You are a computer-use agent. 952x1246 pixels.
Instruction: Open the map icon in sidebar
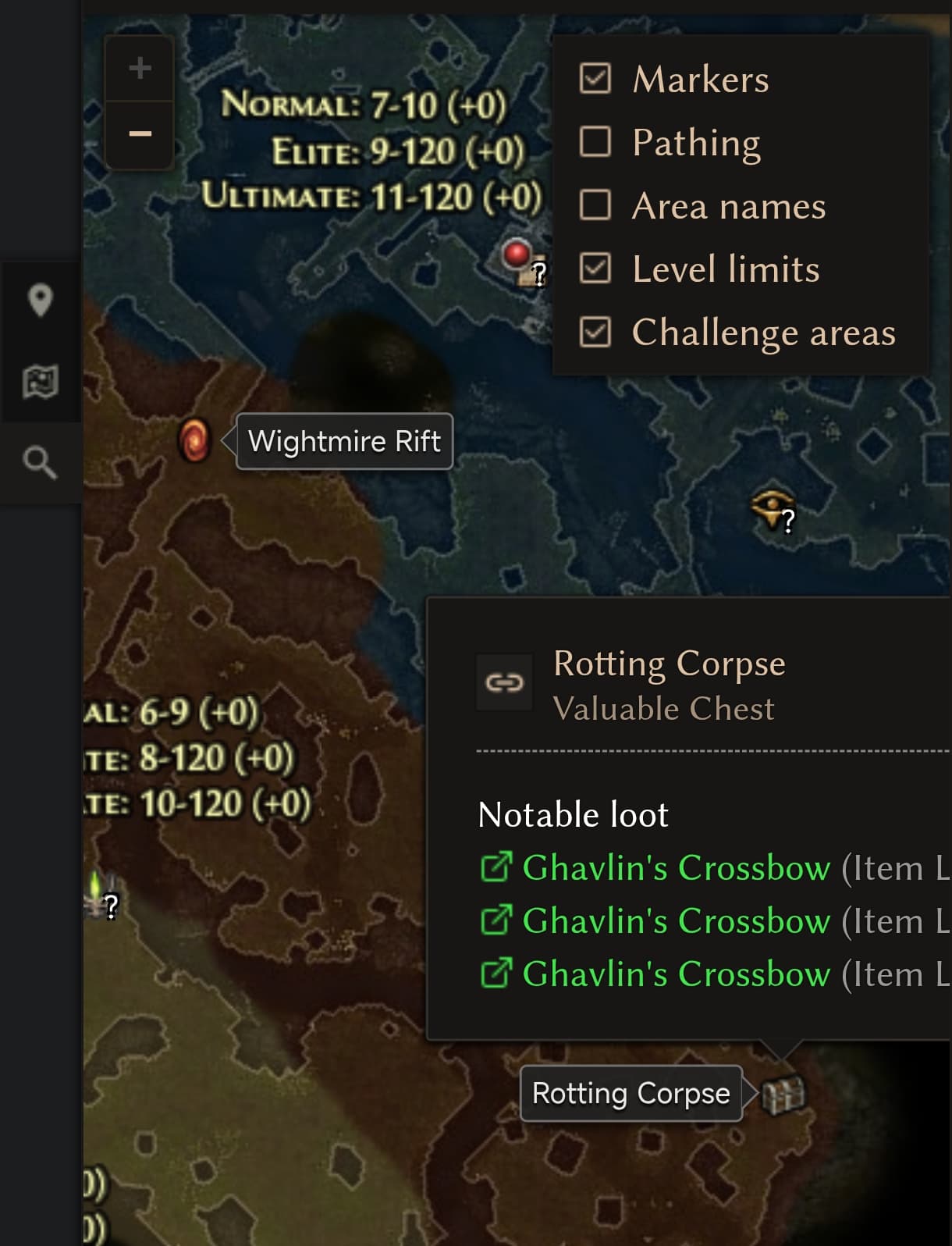coord(40,382)
